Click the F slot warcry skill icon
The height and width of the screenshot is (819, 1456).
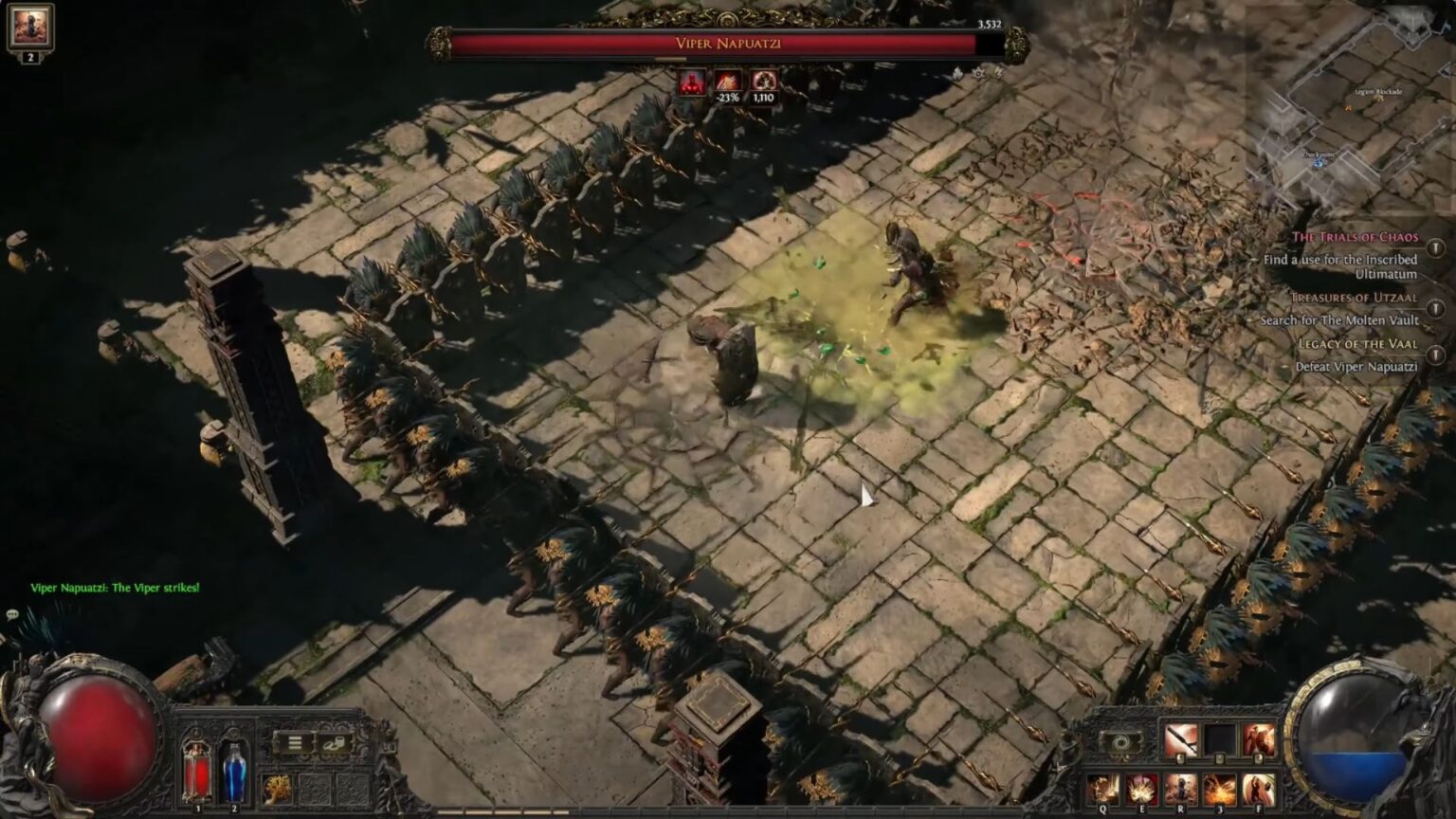click(x=1258, y=788)
